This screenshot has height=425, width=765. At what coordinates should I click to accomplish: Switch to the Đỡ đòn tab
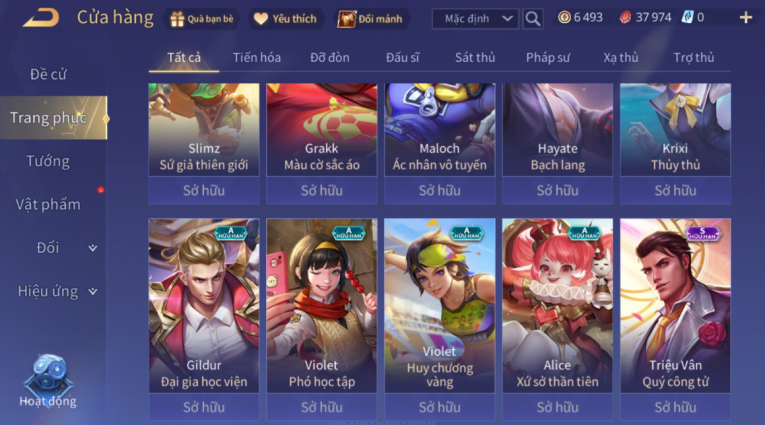329,57
